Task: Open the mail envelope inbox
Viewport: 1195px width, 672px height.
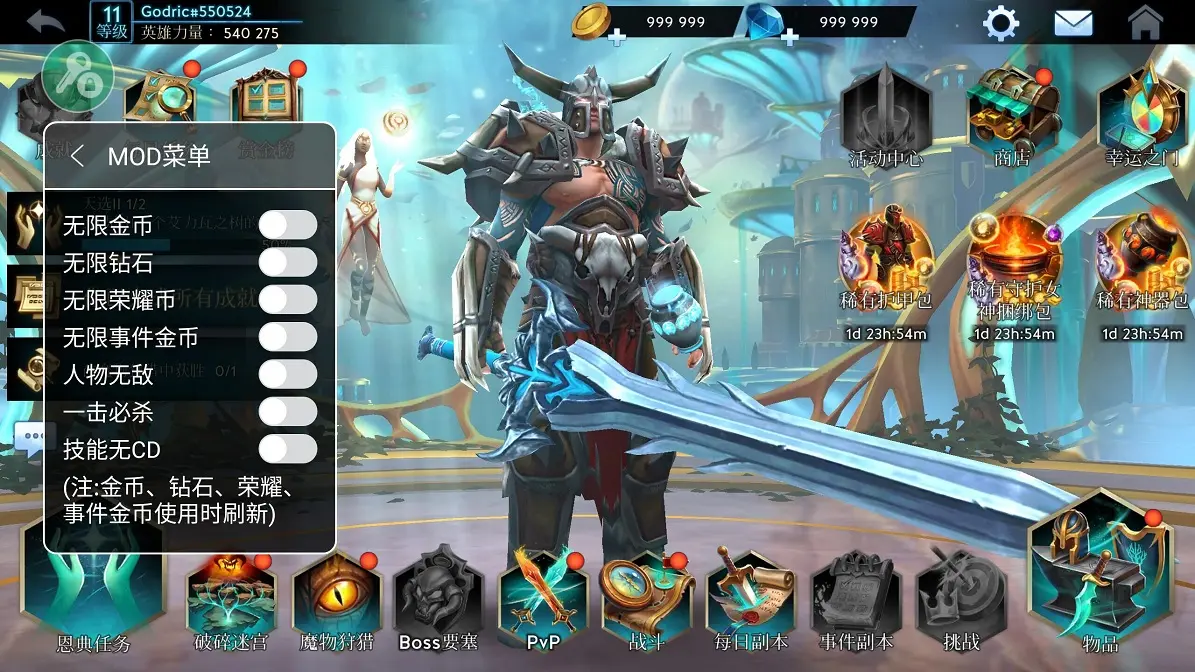Action: (x=1073, y=22)
